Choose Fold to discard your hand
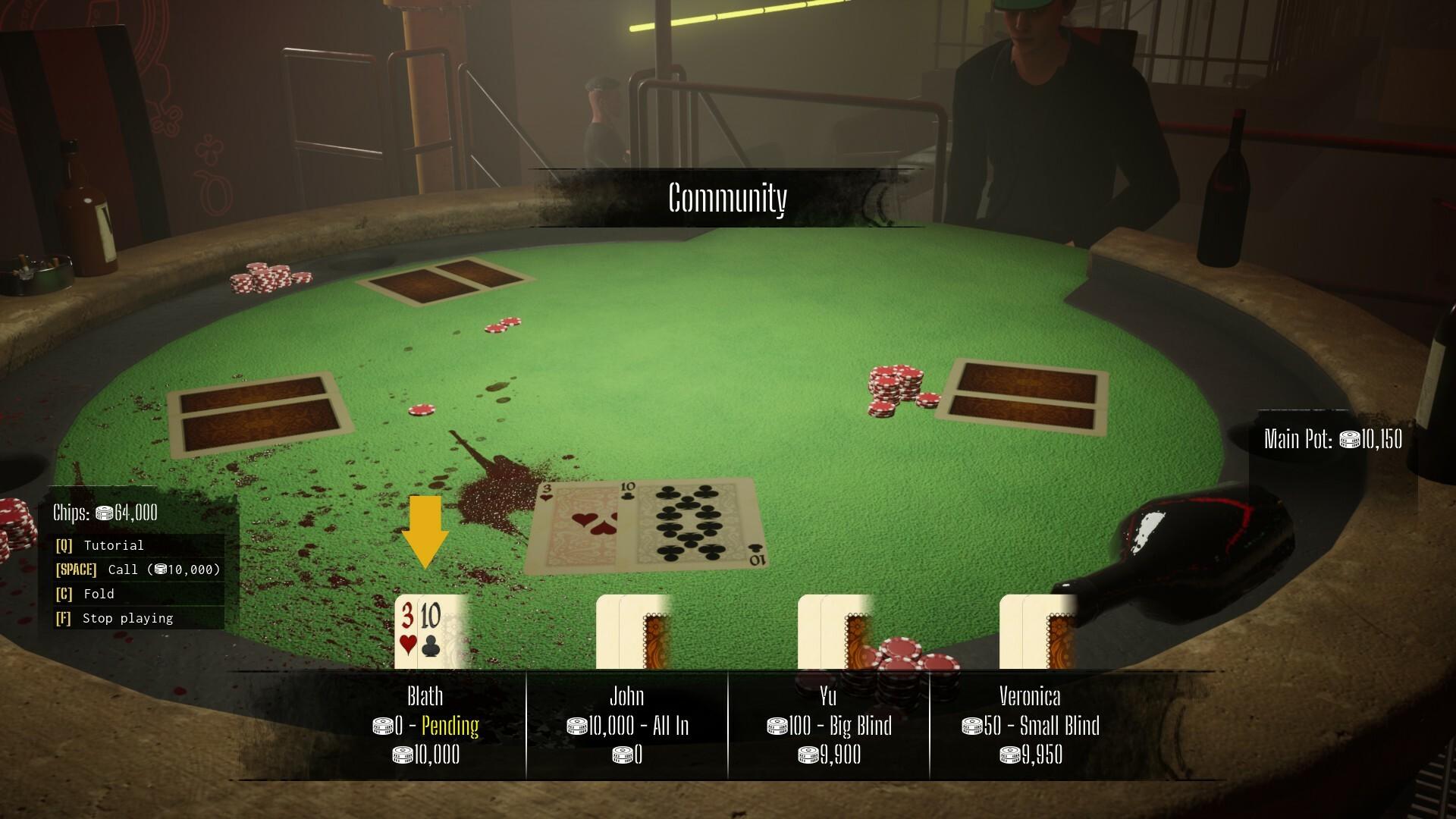The height and width of the screenshot is (819, 1456). coord(99,594)
